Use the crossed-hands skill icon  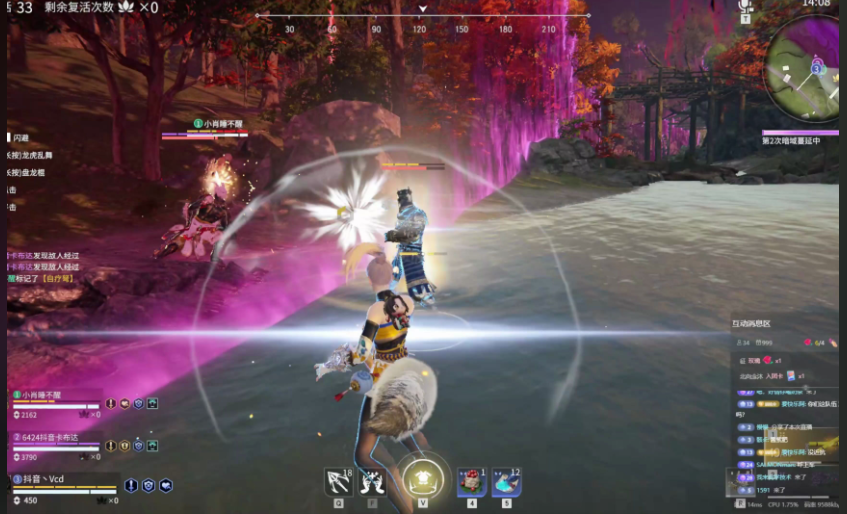(373, 482)
